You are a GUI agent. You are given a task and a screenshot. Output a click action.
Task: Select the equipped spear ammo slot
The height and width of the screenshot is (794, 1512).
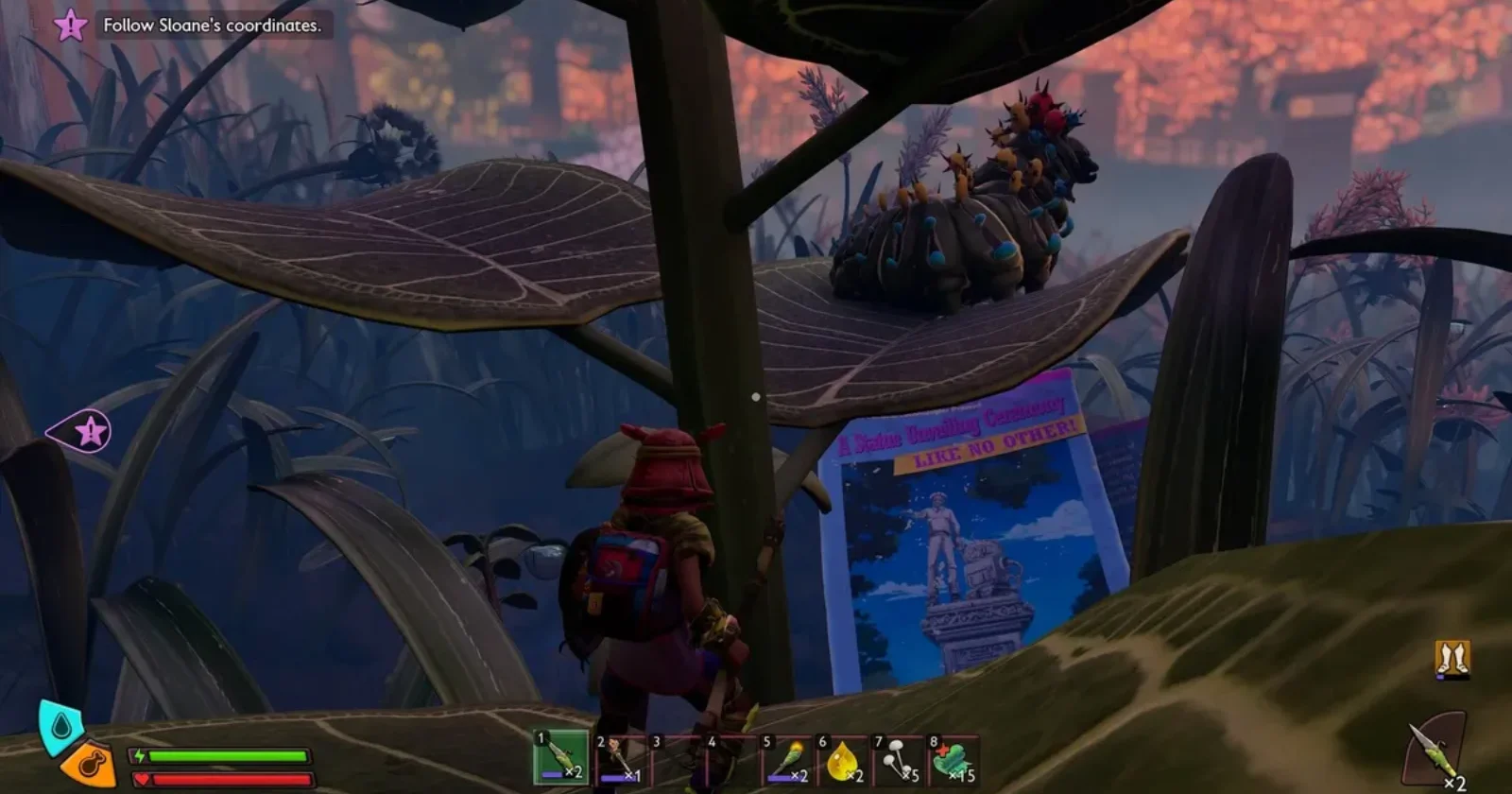(1433, 751)
